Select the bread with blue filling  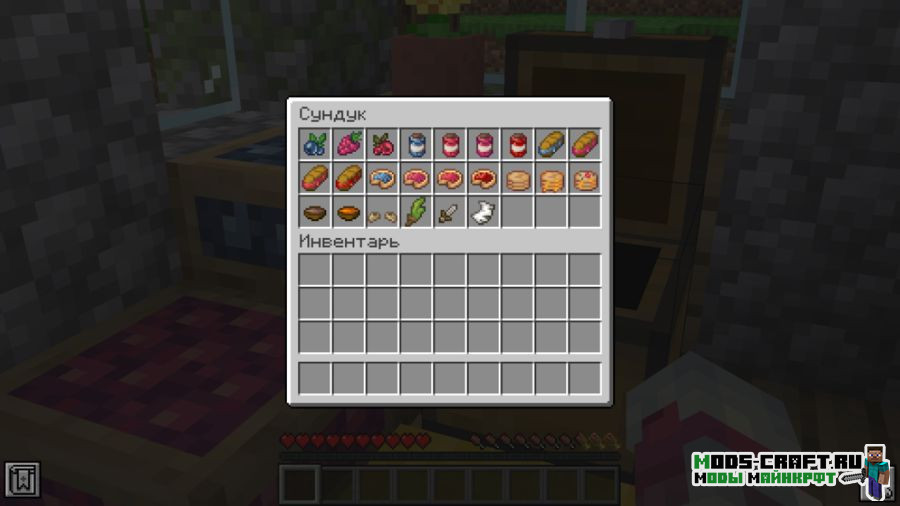tap(551, 144)
